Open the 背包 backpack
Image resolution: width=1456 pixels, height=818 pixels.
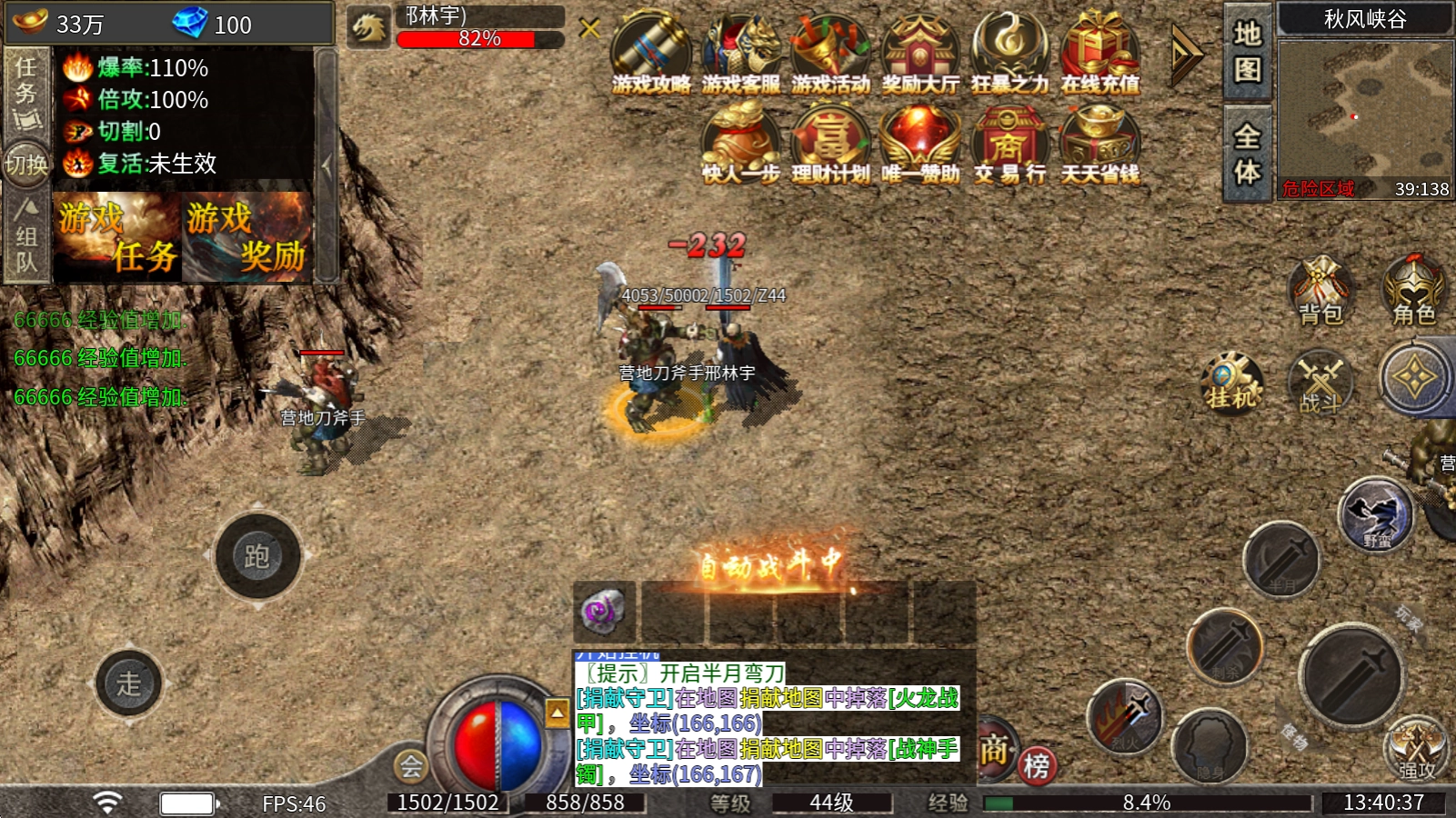click(1320, 291)
